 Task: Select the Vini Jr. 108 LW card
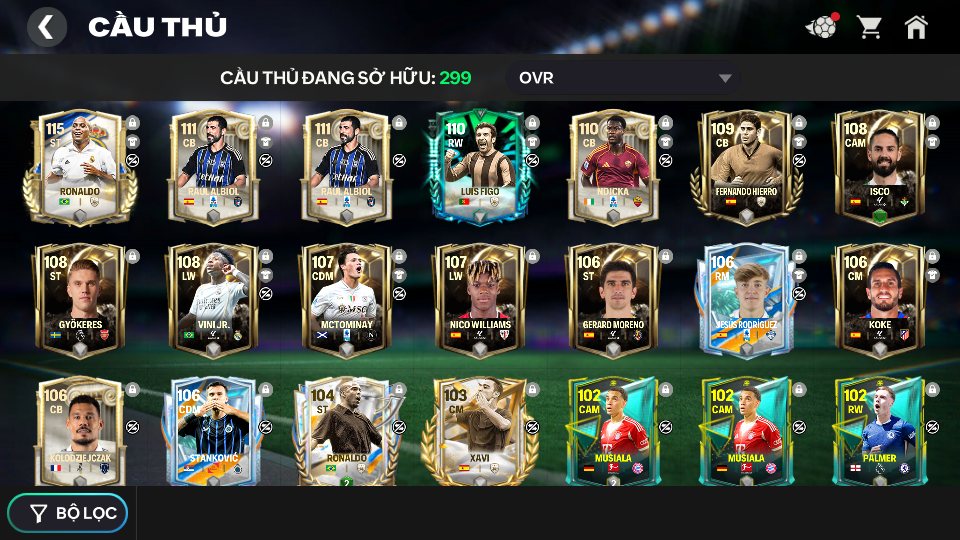pyautogui.click(x=212, y=298)
